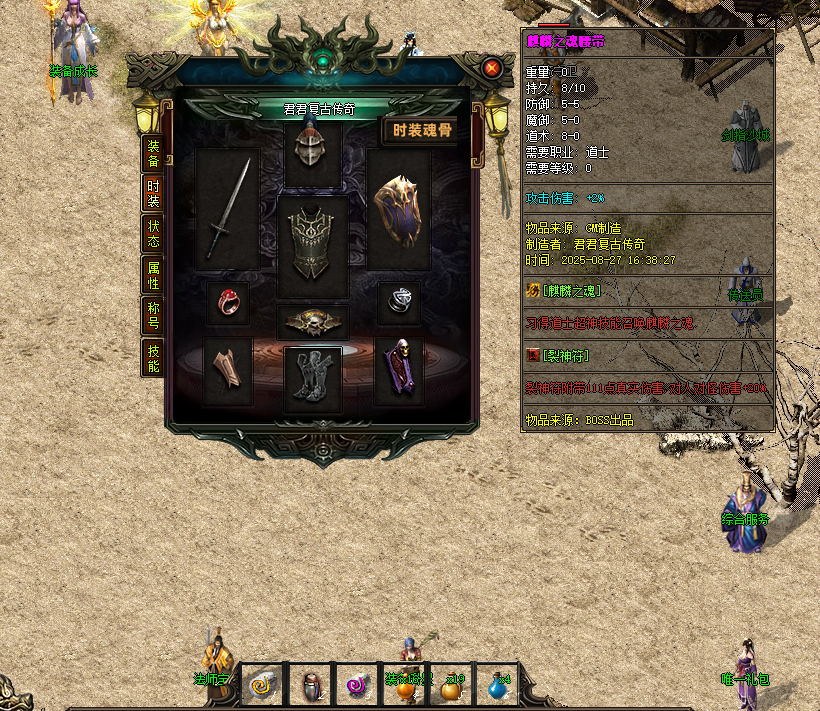The height and width of the screenshot is (711, 820).
Task: Switch to the 时装 tab
Action: pos(153,193)
